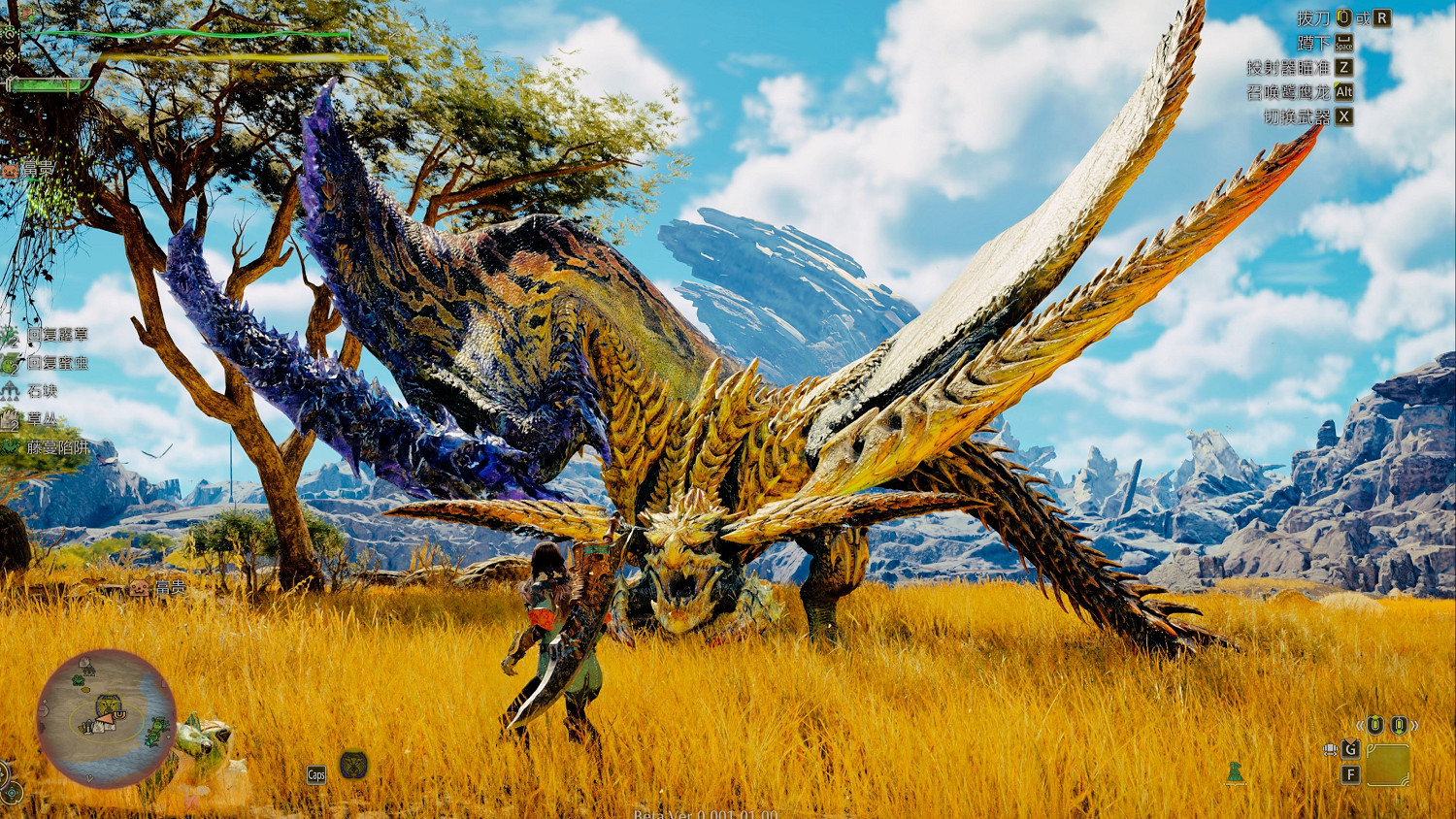Select the 回复蜜虫 item icon
Viewport: 1456px width, 819px height.
pos(10,364)
